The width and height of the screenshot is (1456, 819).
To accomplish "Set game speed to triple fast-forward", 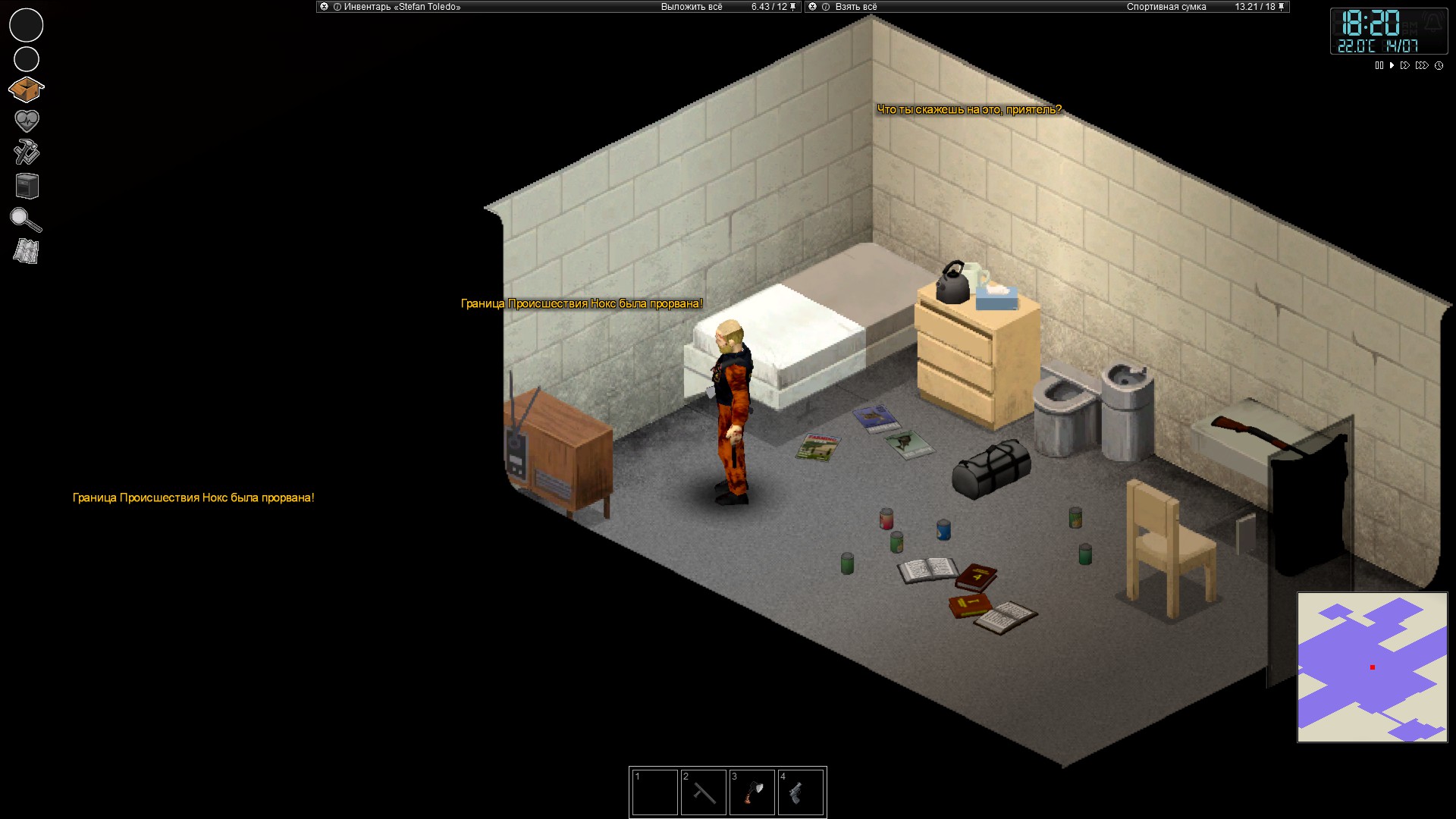I will click(1422, 66).
